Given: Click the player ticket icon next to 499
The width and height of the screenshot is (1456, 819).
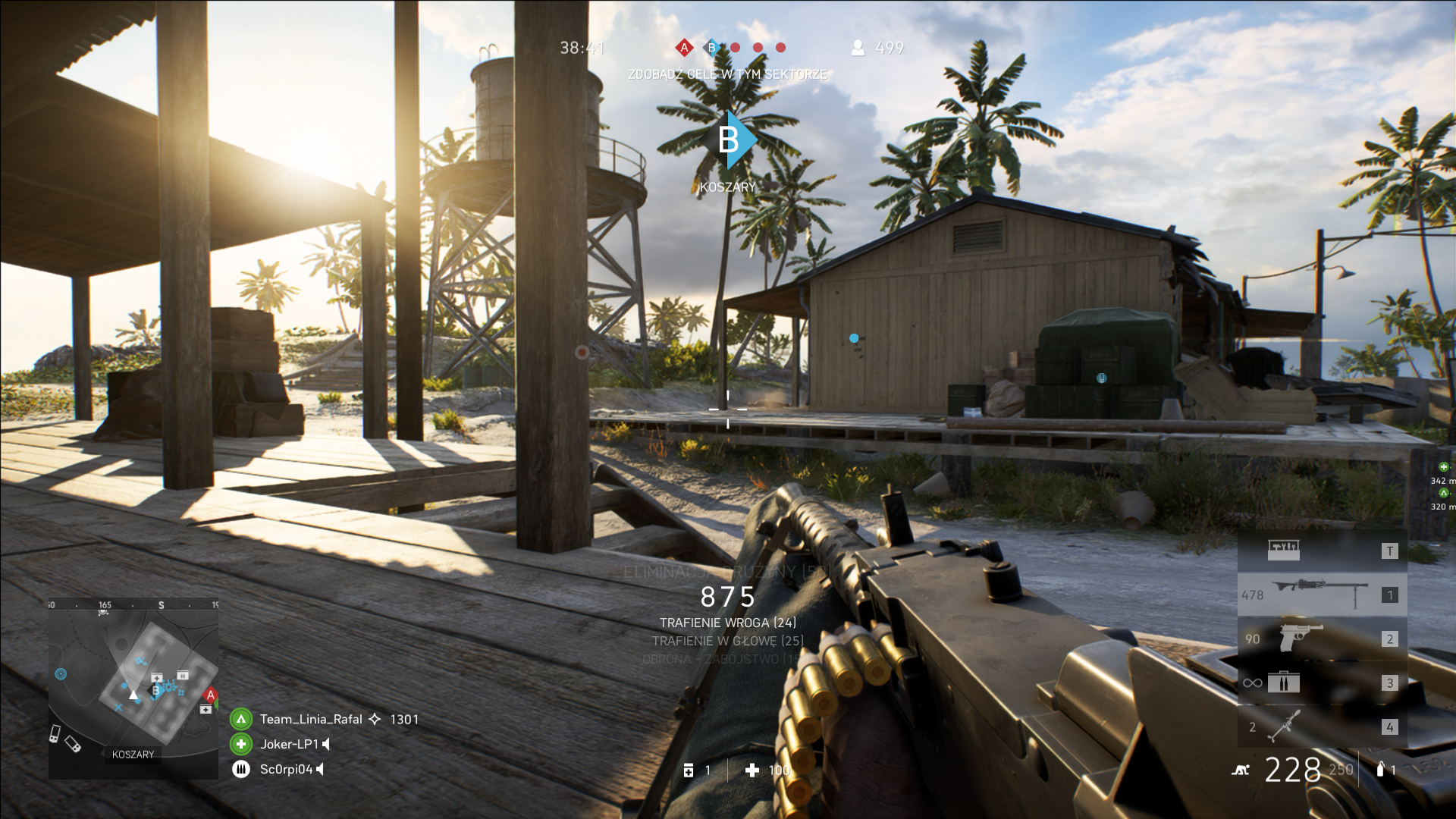Looking at the screenshot, I should click(x=858, y=48).
